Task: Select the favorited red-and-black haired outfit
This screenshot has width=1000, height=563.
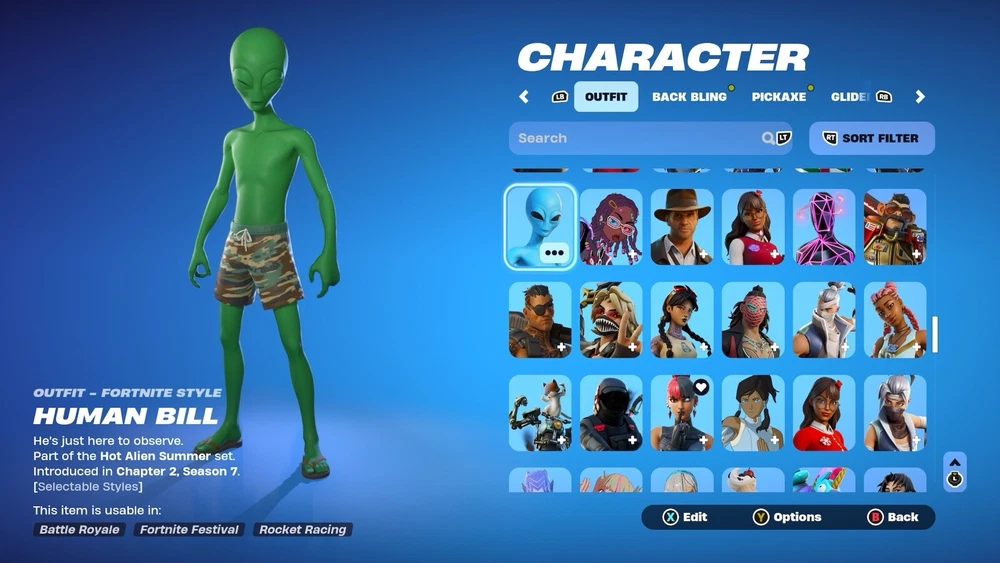Action: [x=682, y=412]
